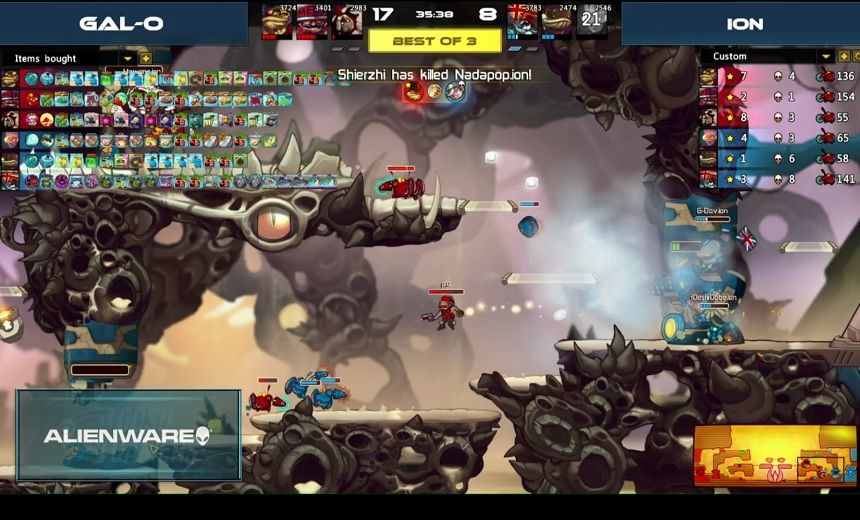The width and height of the screenshot is (860, 520).
Task: Open the minimap
Action: coord(774,454)
